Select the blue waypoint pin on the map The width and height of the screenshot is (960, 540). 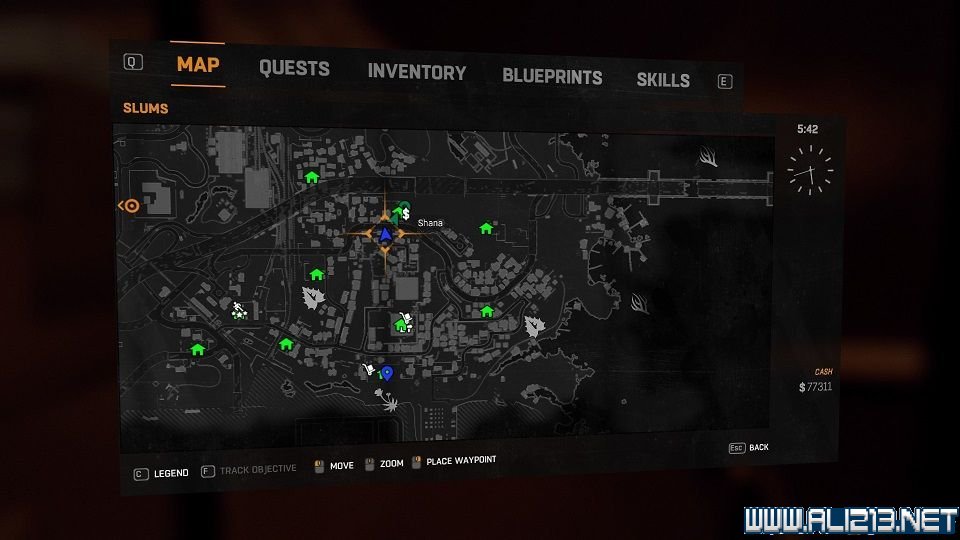click(387, 373)
